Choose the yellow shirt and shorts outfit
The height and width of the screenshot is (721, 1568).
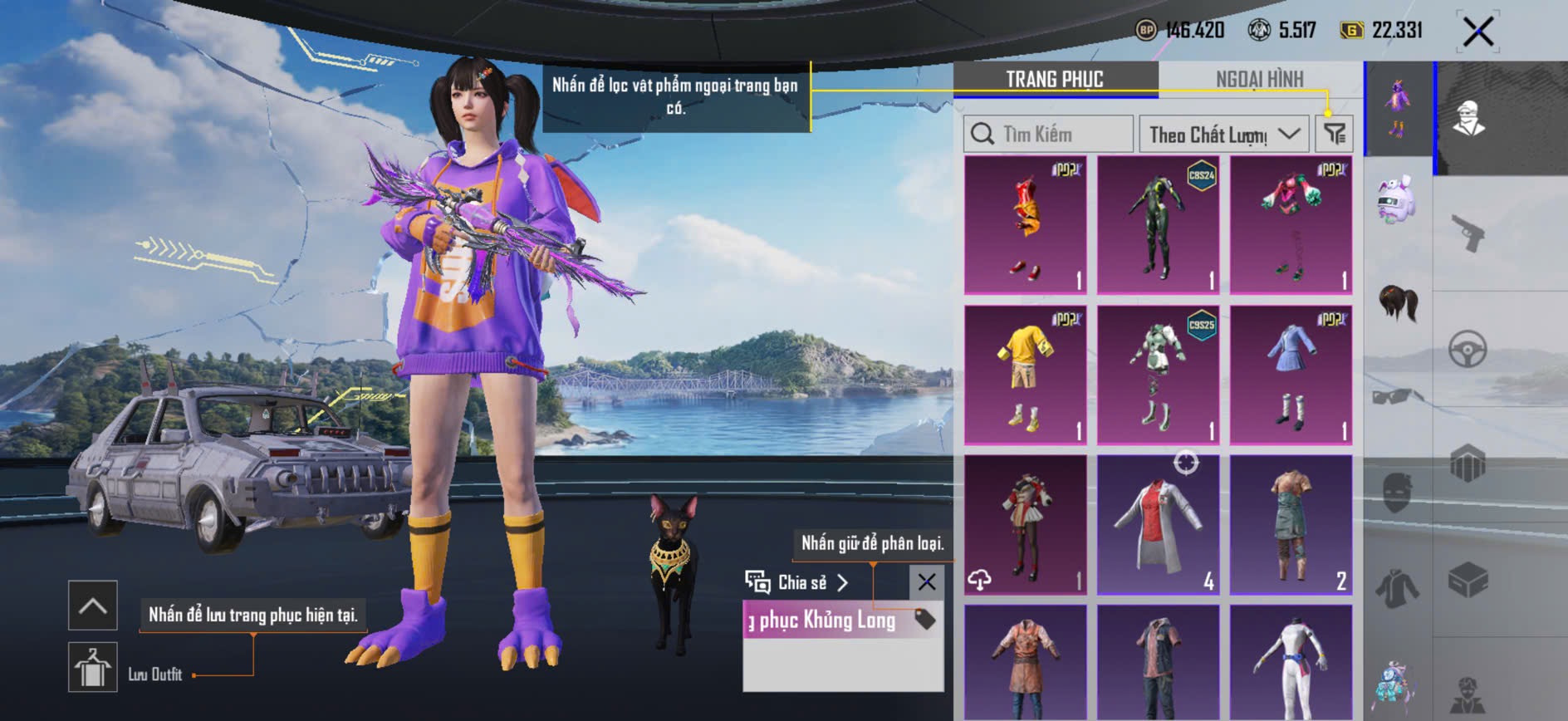[x=1025, y=374]
